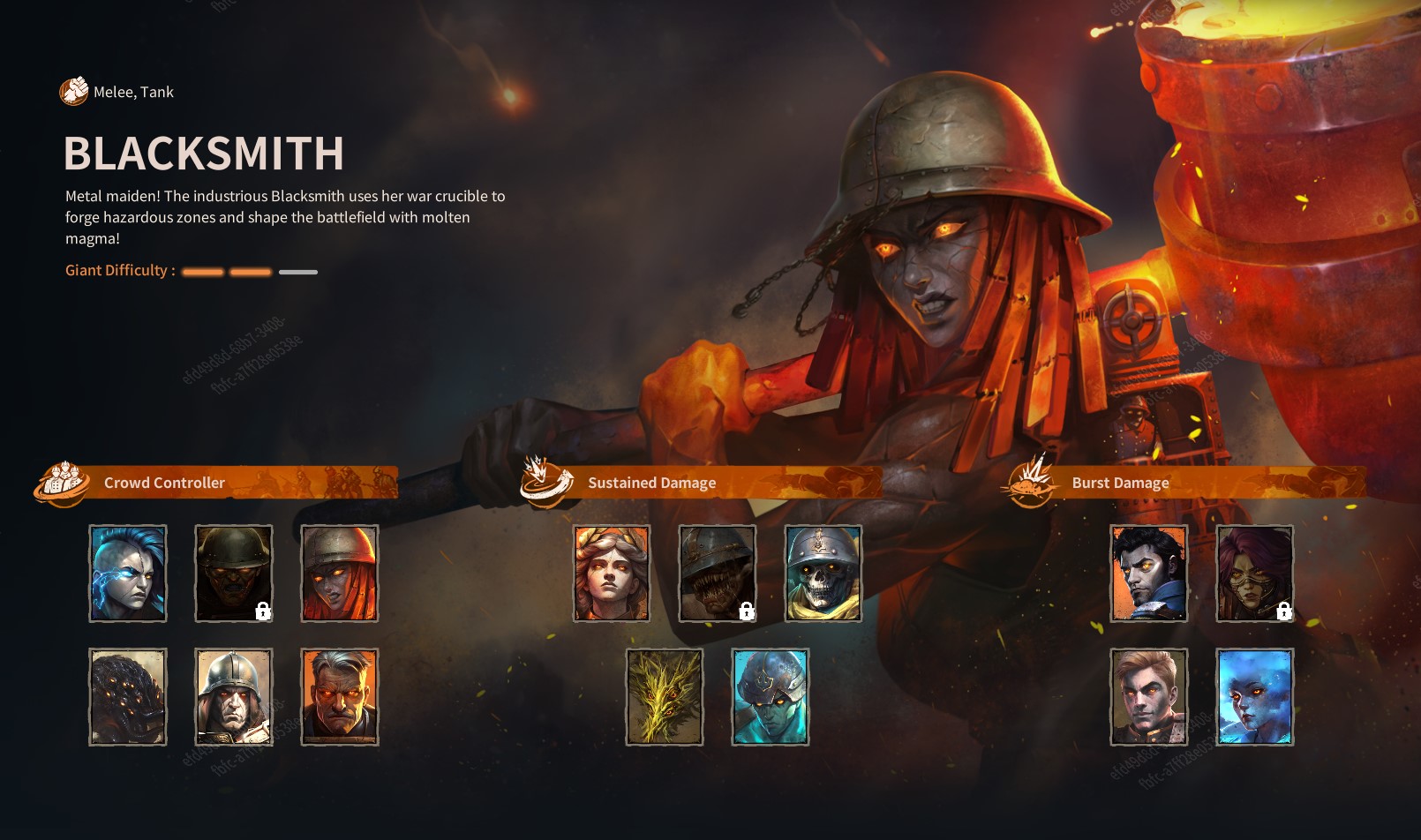The image size is (1421, 840).
Task: Open the locked green zombie soldier portrait
Action: coord(233,573)
